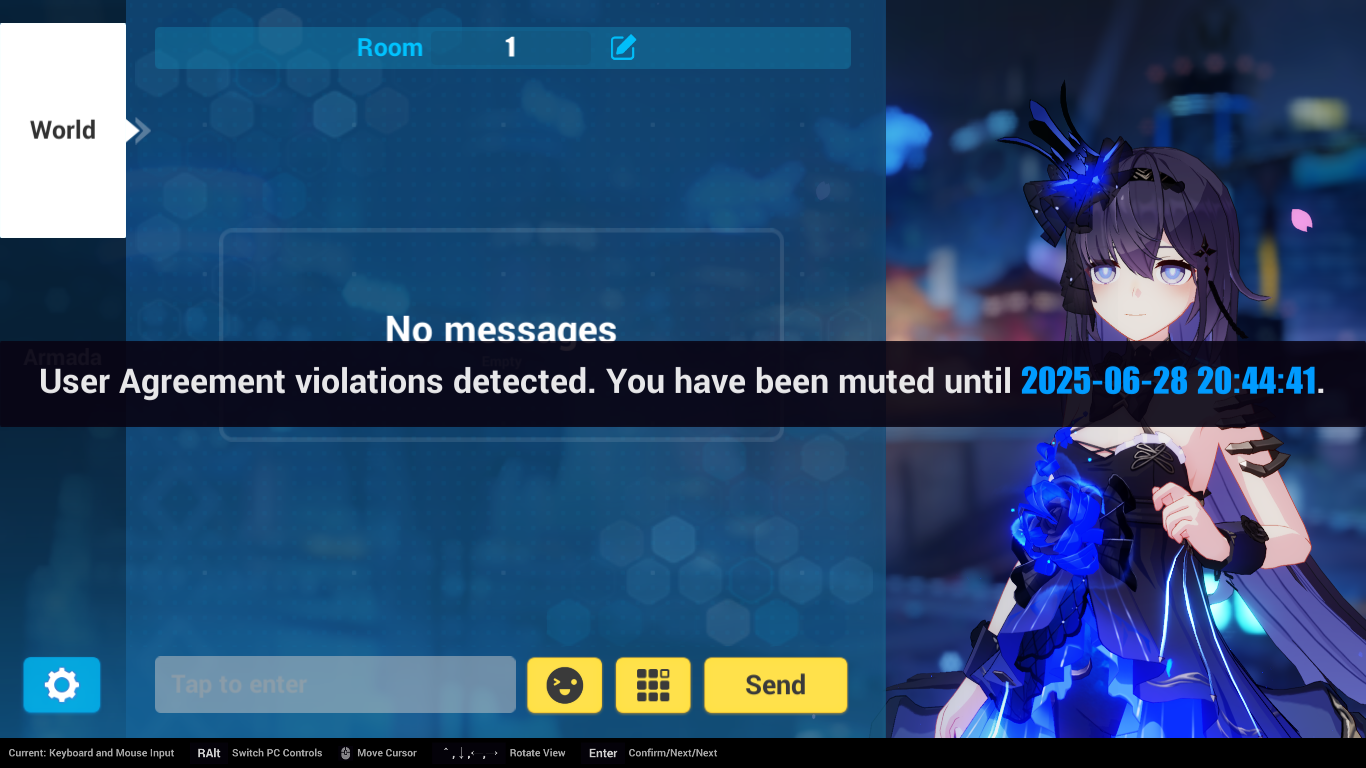Open the sticker grid panel icon

[652, 685]
